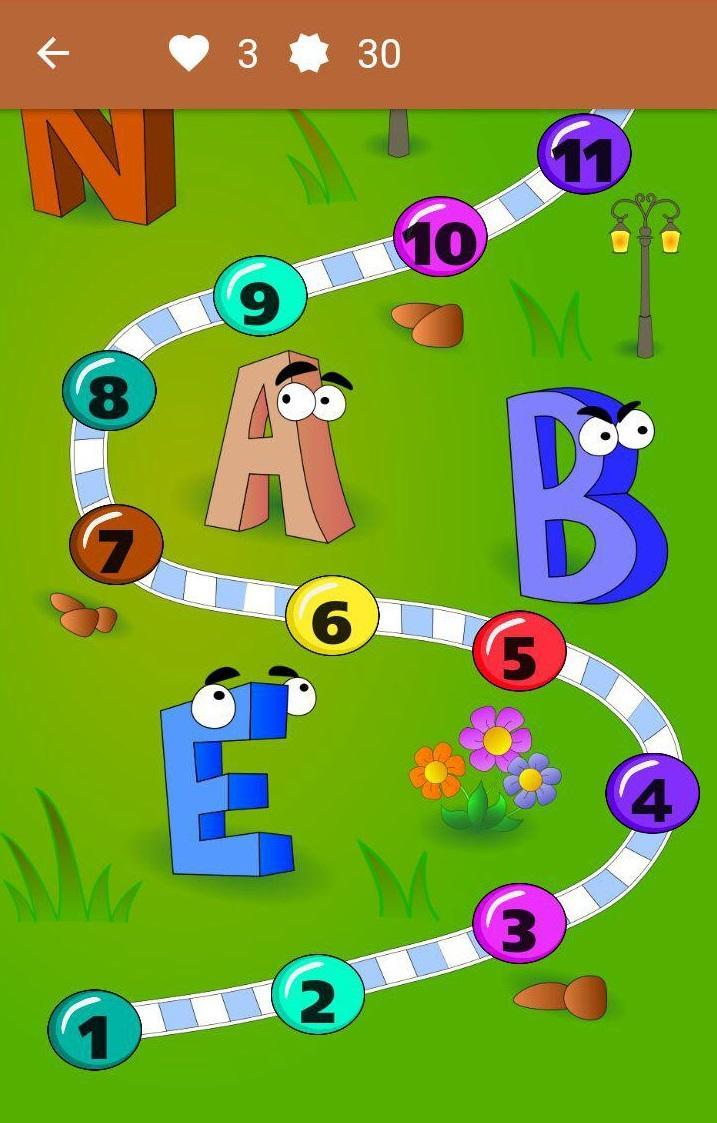Select level 8 on the path
The height and width of the screenshot is (1123, 717).
click(x=109, y=391)
